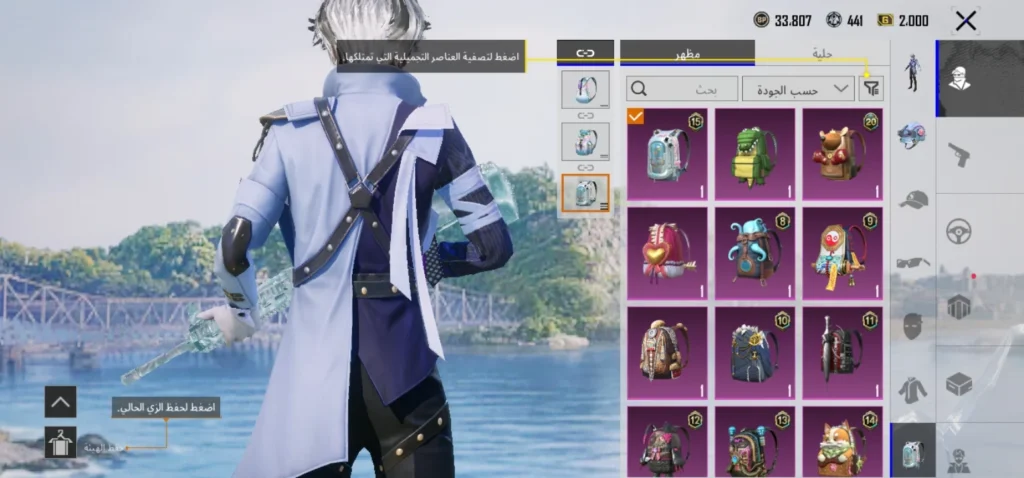The image size is (1024, 478).
Task: Pick the clown-face backpack skin
Action: pos(842,253)
